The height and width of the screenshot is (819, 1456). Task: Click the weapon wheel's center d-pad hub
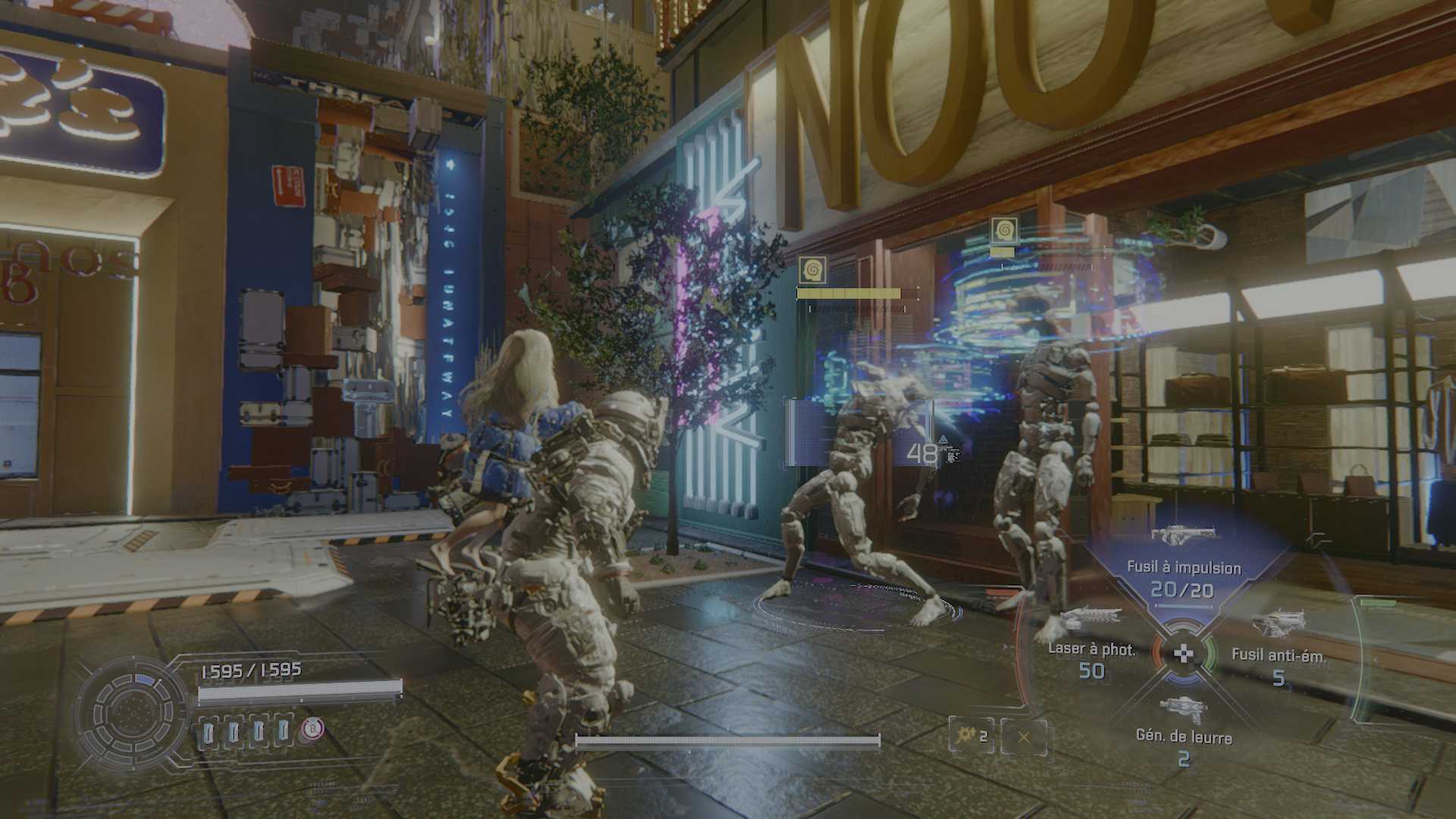point(1183,652)
